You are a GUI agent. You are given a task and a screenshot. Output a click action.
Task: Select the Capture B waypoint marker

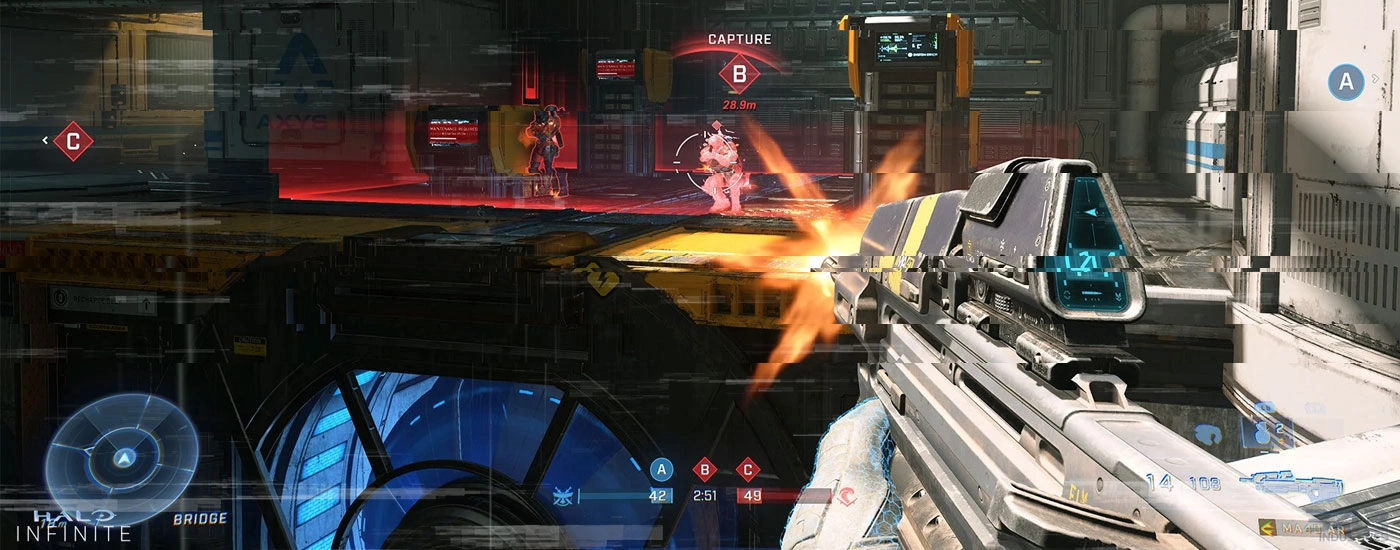739,73
